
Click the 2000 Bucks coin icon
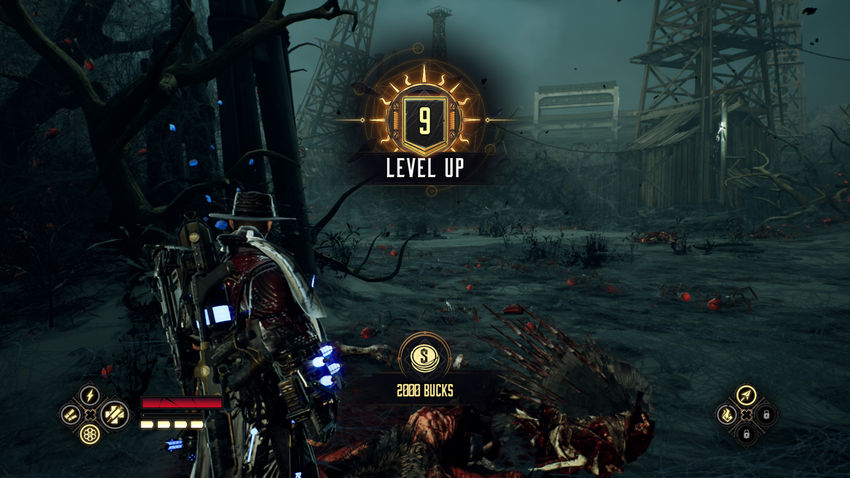point(424,355)
